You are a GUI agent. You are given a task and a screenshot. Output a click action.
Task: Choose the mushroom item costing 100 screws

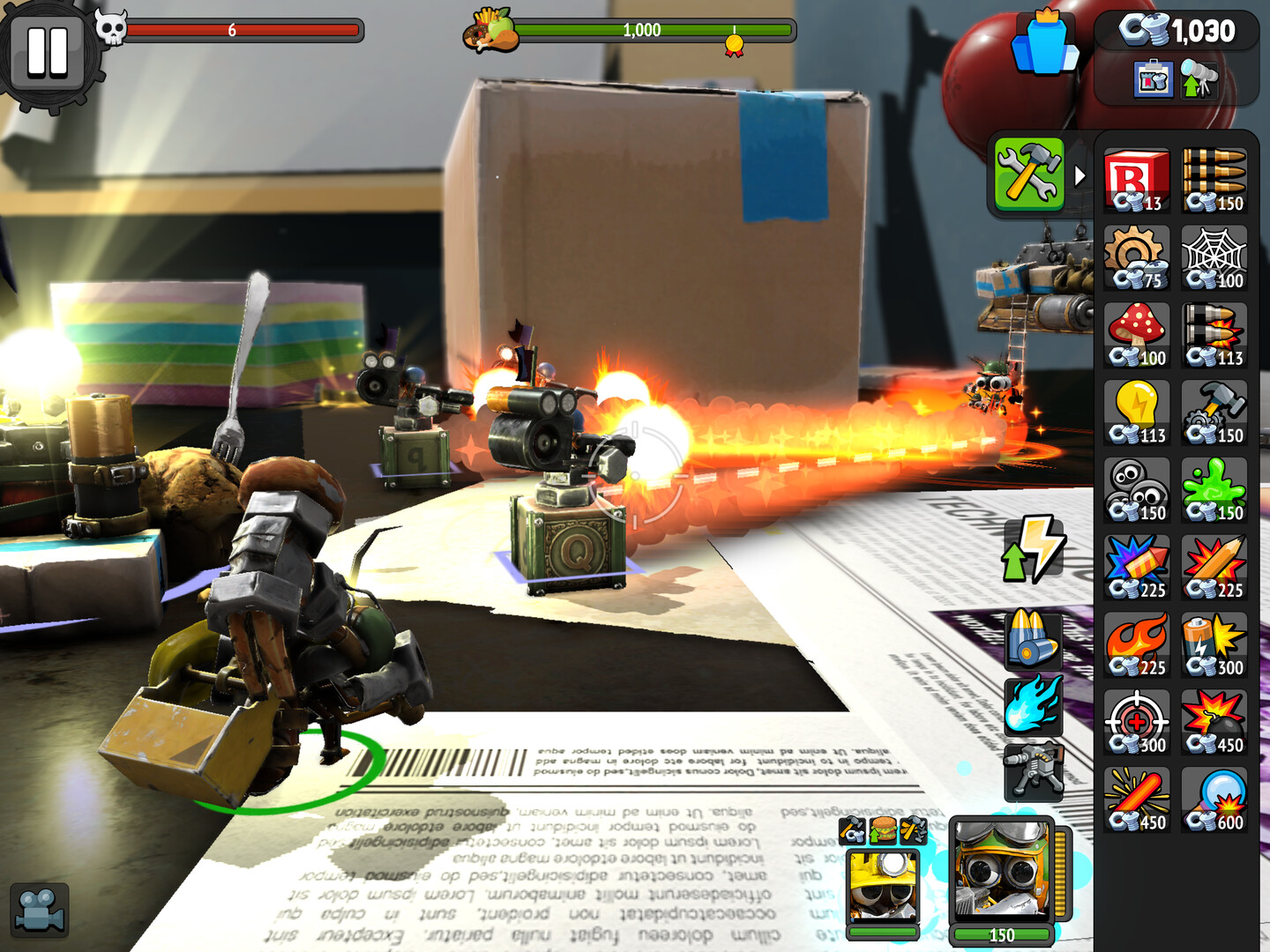tap(1135, 332)
